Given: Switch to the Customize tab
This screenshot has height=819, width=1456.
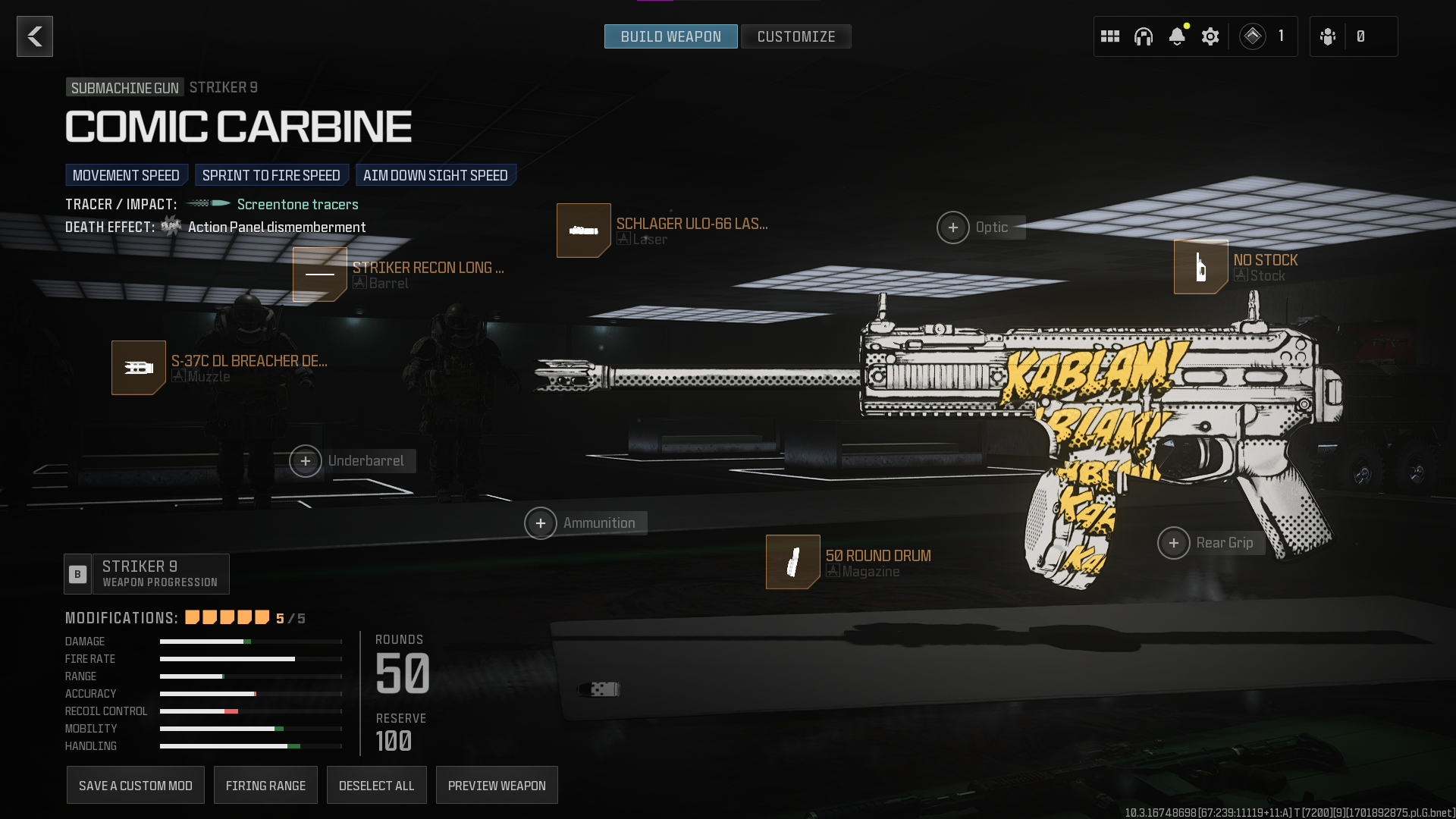Looking at the screenshot, I should [x=795, y=36].
